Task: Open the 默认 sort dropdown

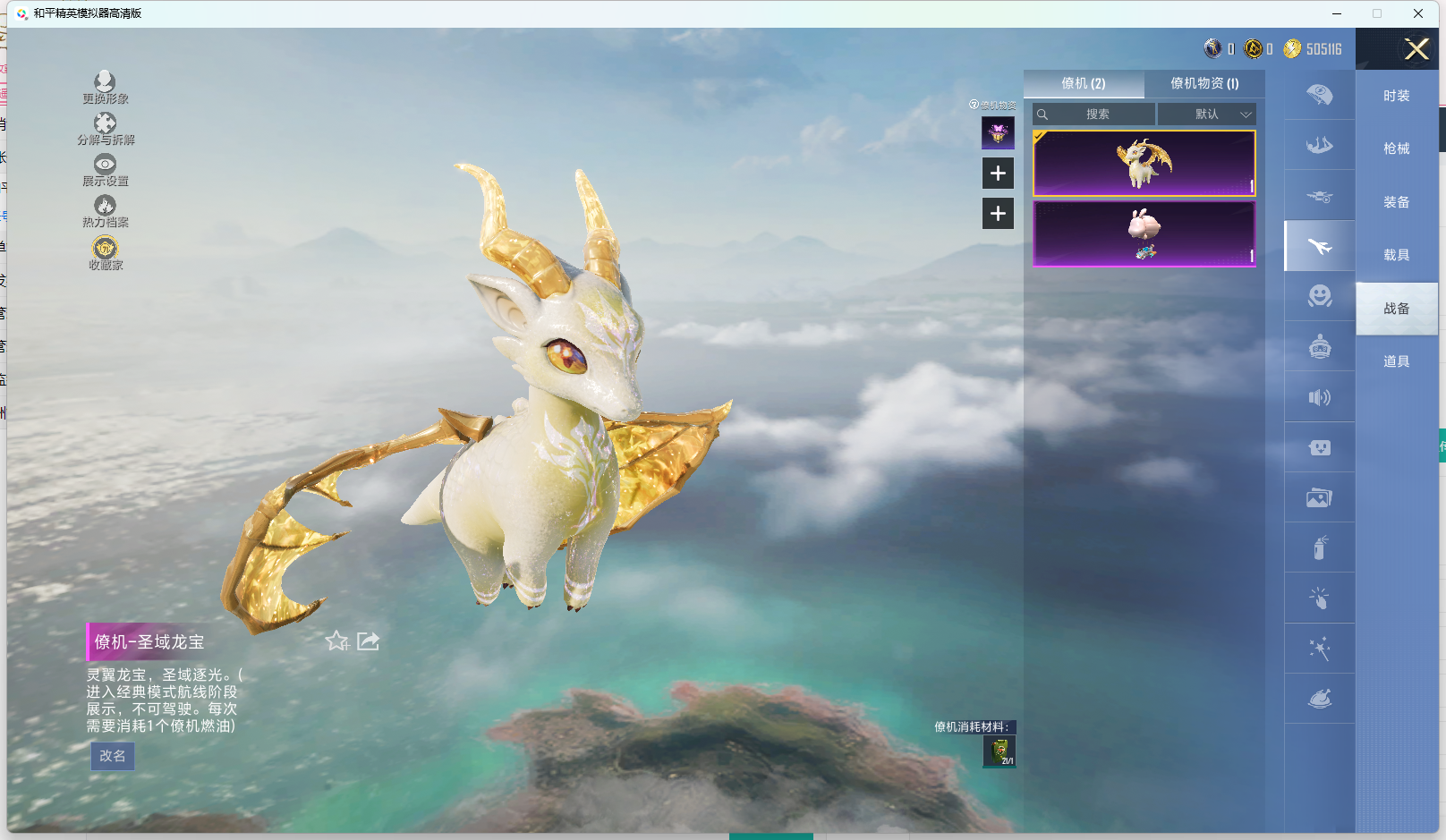Action: click(1207, 115)
